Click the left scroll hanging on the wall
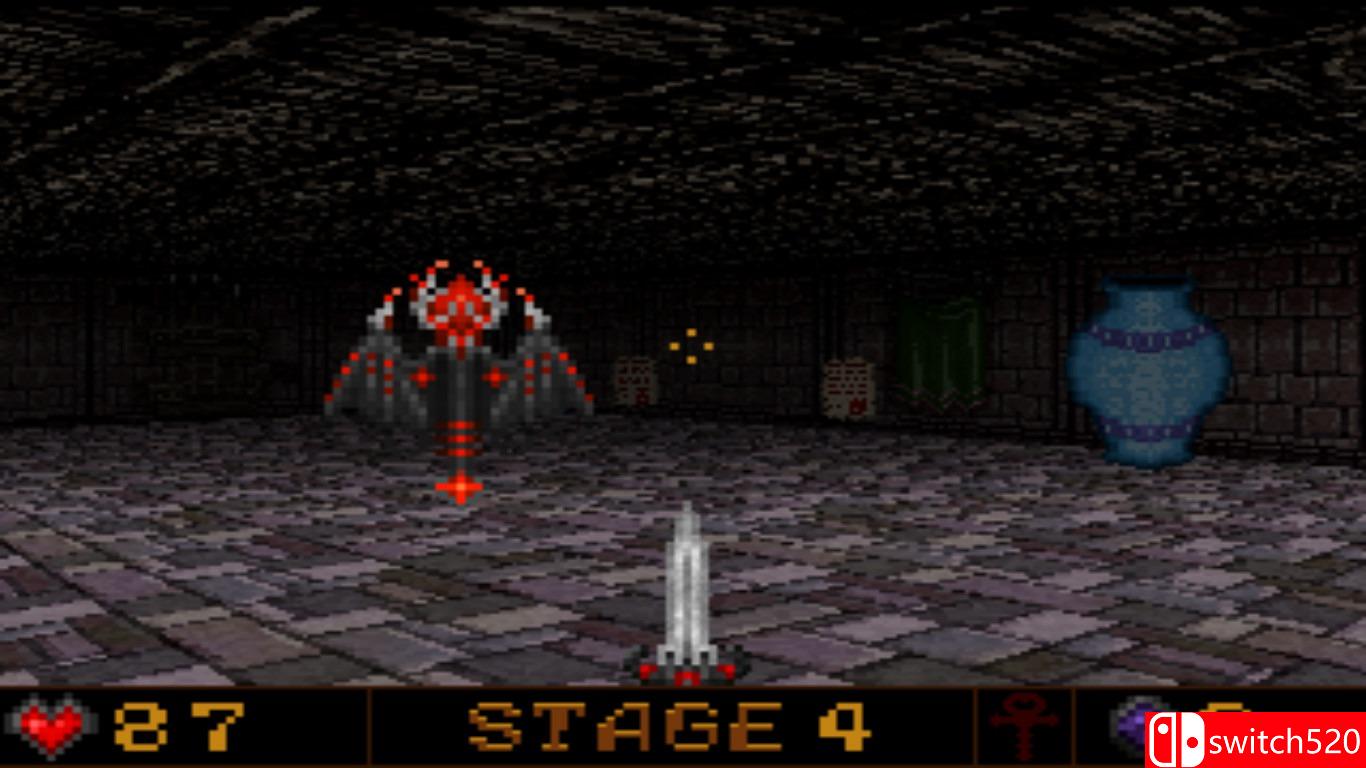Viewport: 1366px width, 768px height. [637, 383]
